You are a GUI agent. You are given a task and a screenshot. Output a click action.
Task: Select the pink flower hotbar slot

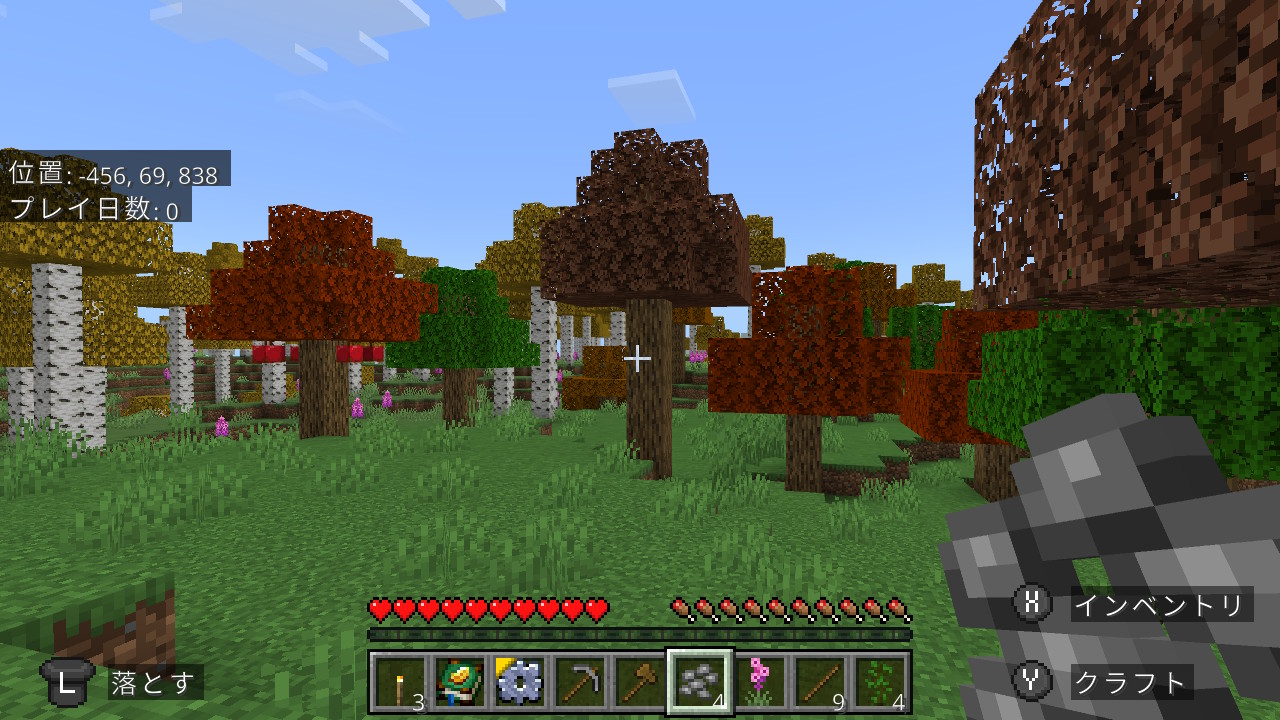760,682
